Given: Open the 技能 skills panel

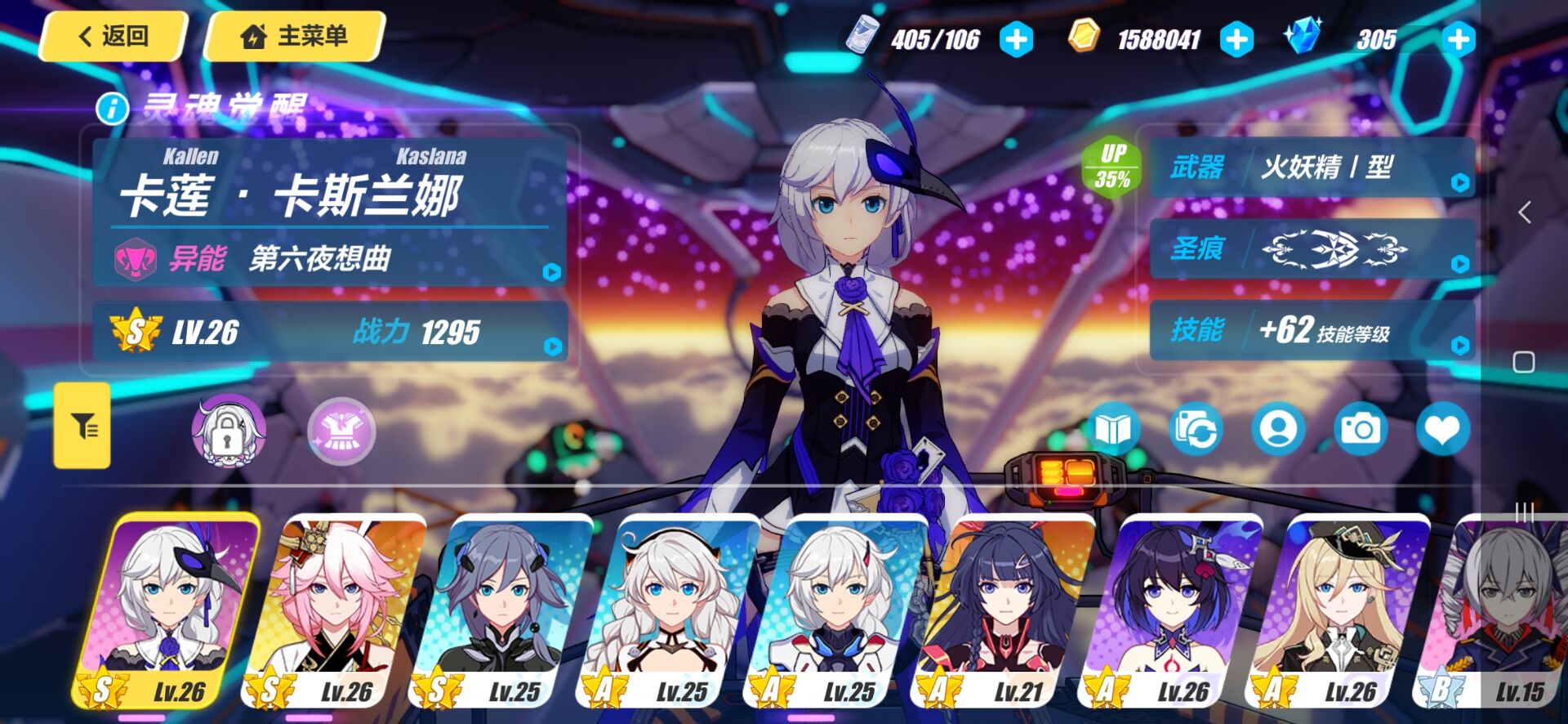Looking at the screenshot, I should (1312, 330).
